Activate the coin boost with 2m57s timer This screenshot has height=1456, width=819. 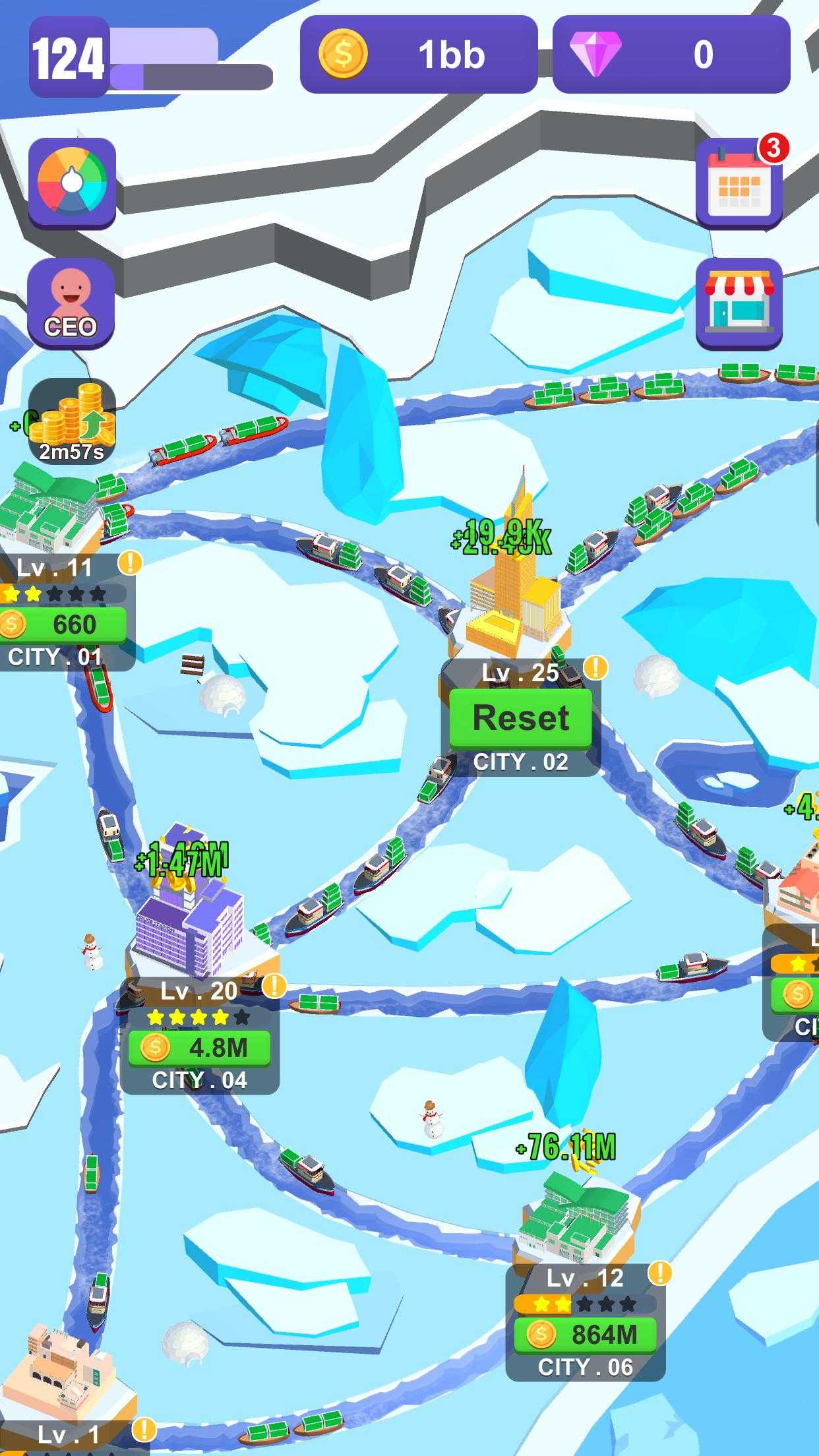[72, 421]
